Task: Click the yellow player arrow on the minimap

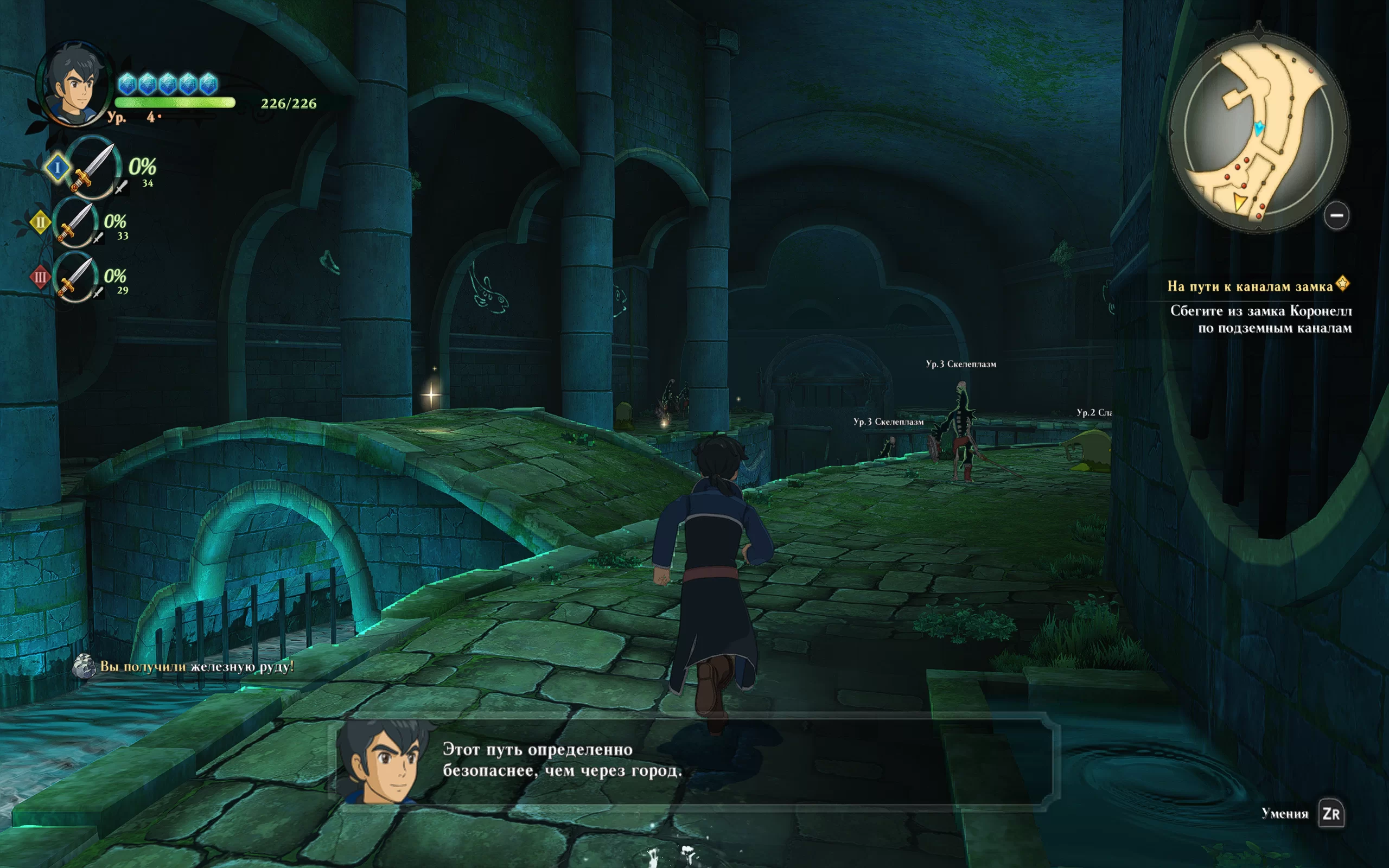Action: (x=1240, y=202)
